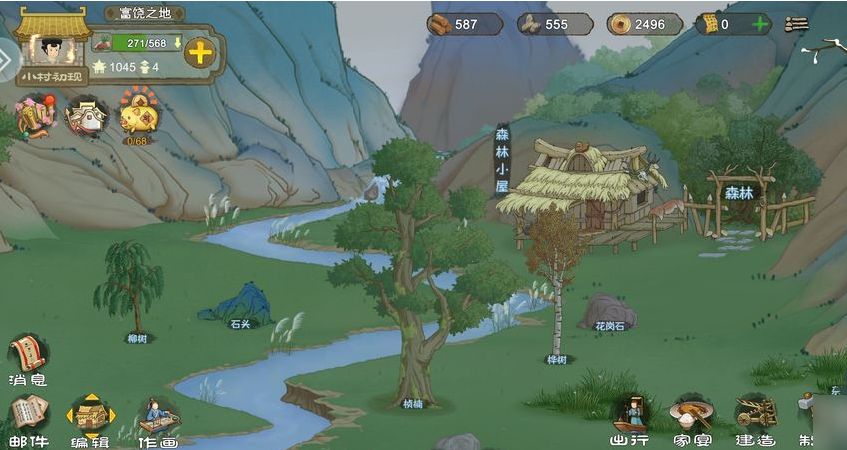The image size is (847, 450).
Task: Open the list menu in top-right corner
Action: click(797, 24)
